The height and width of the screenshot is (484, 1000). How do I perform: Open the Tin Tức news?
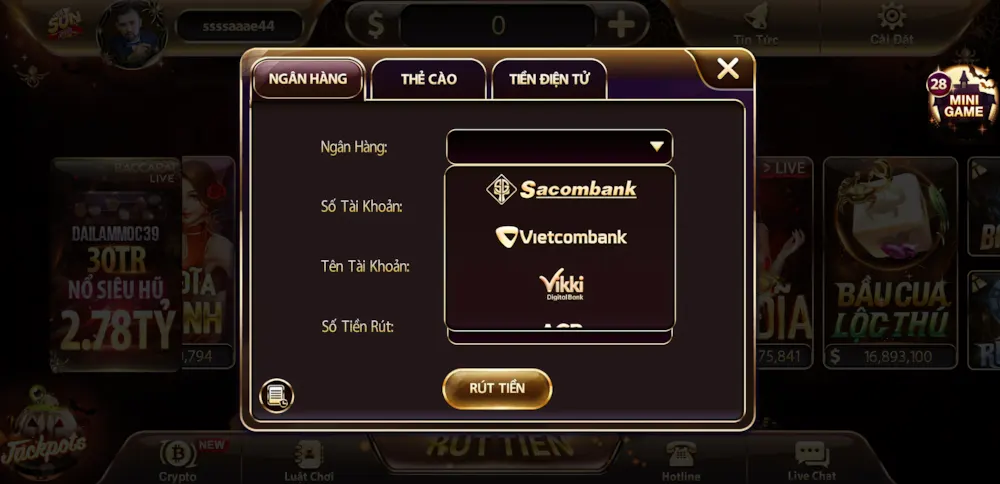click(756, 24)
